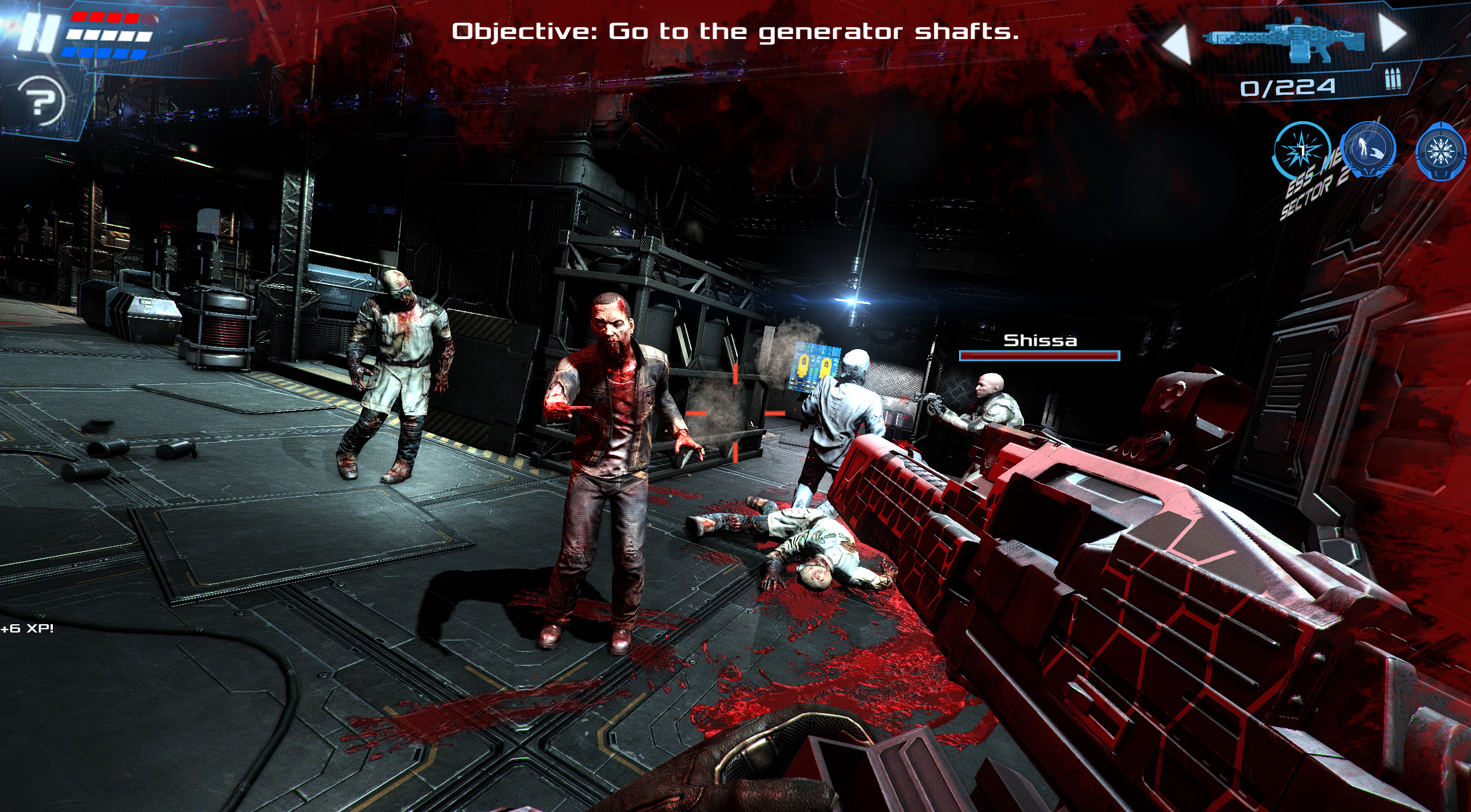Use the levitate enemy hand ability
Screen dimensions: 1471x812
pos(1368,149)
